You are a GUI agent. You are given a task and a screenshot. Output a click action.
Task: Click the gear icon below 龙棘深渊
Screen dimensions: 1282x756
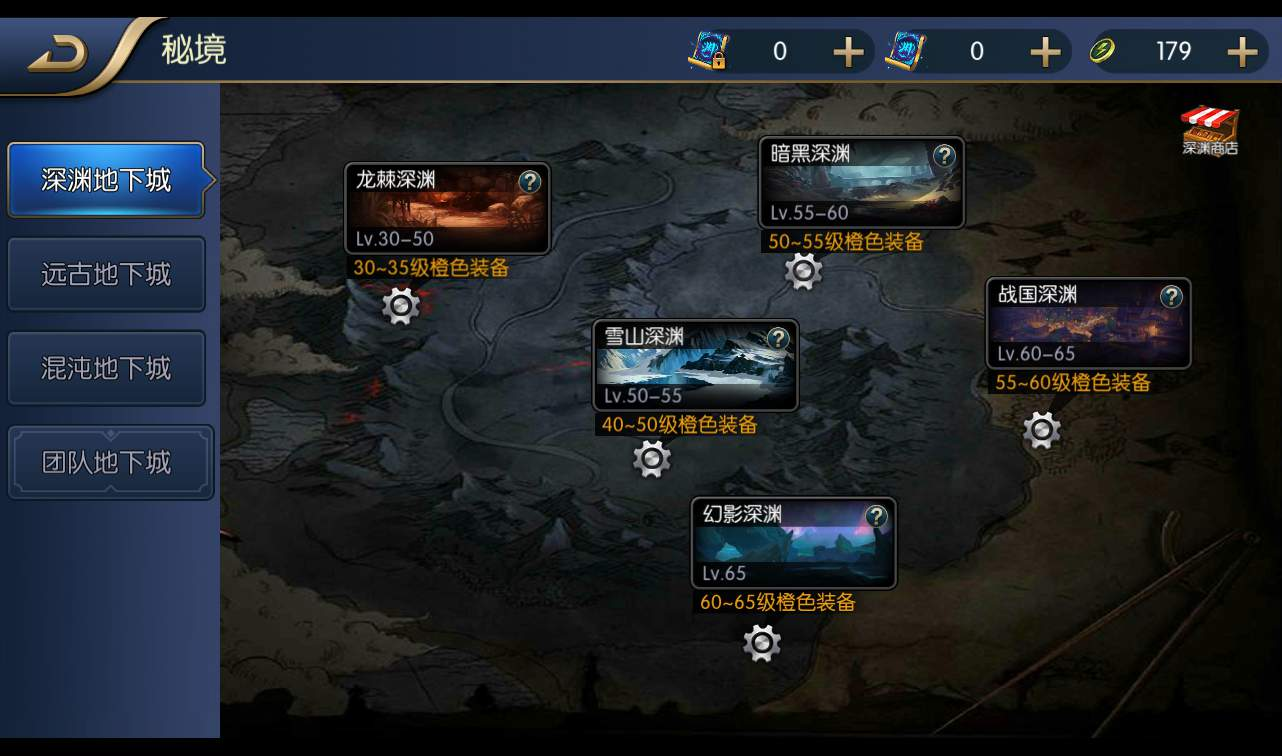coord(399,304)
